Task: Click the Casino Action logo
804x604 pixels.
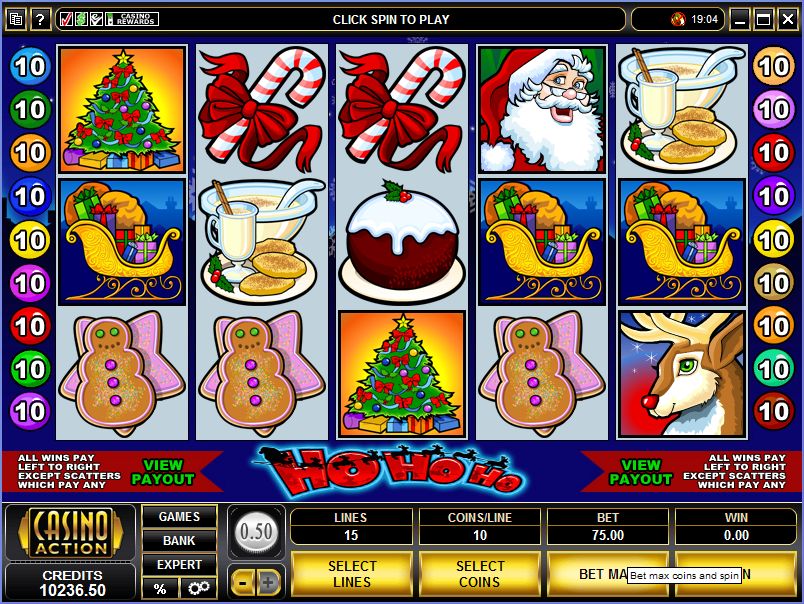Action: pos(70,534)
